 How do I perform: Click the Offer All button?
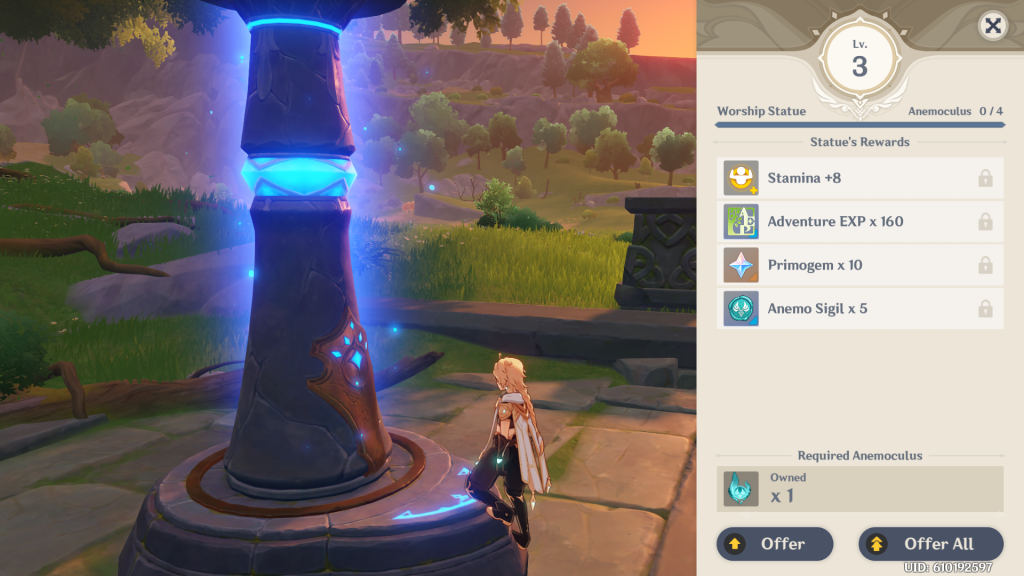click(x=930, y=544)
